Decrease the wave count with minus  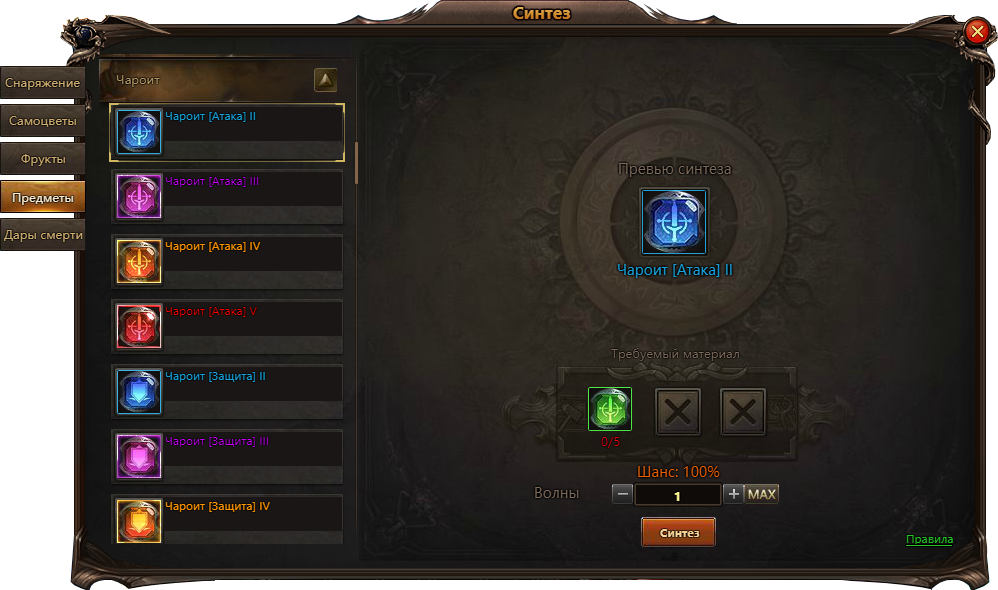(622, 494)
